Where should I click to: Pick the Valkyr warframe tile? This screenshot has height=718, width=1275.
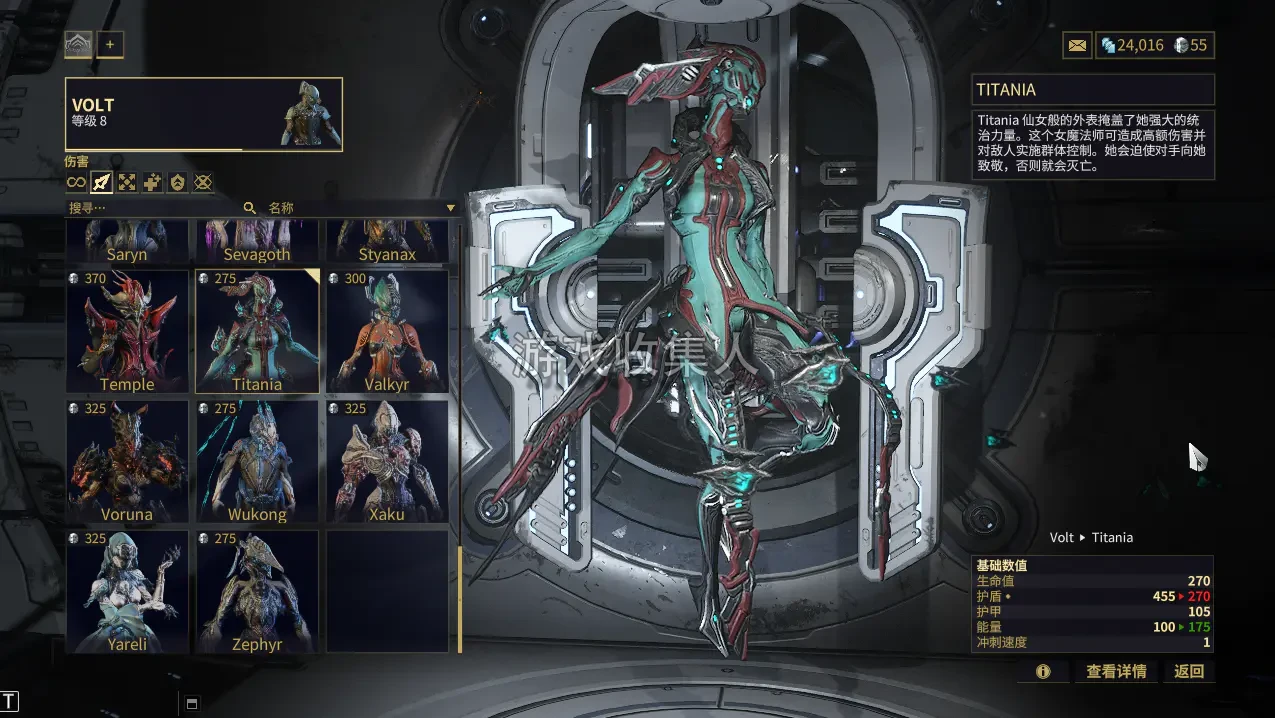point(387,331)
